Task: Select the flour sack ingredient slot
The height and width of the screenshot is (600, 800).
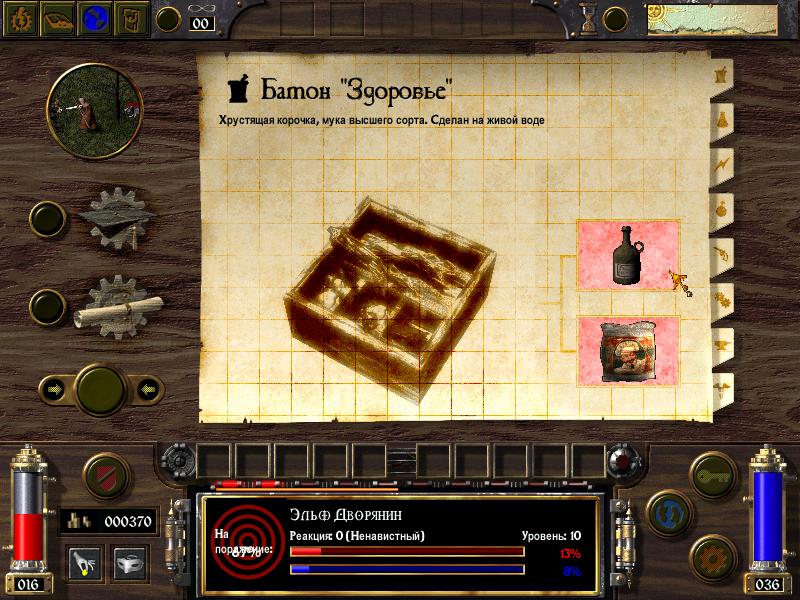Action: pyautogui.click(x=628, y=351)
